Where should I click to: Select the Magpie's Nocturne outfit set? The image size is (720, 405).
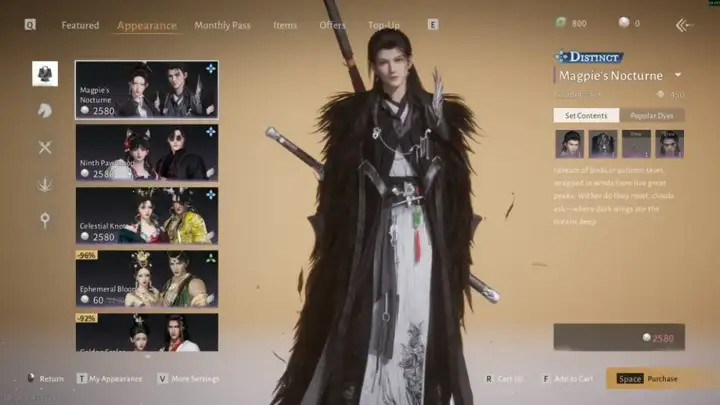(146, 90)
